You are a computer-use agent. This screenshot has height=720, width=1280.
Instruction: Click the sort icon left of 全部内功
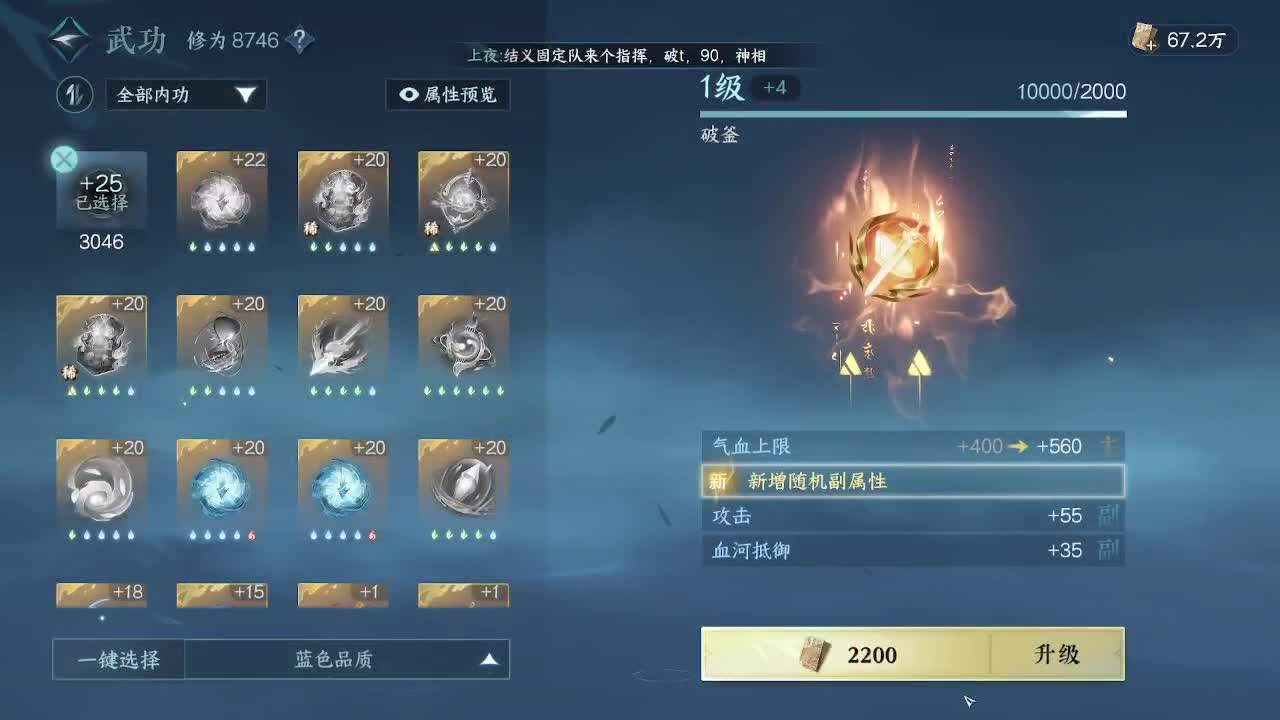click(x=74, y=95)
